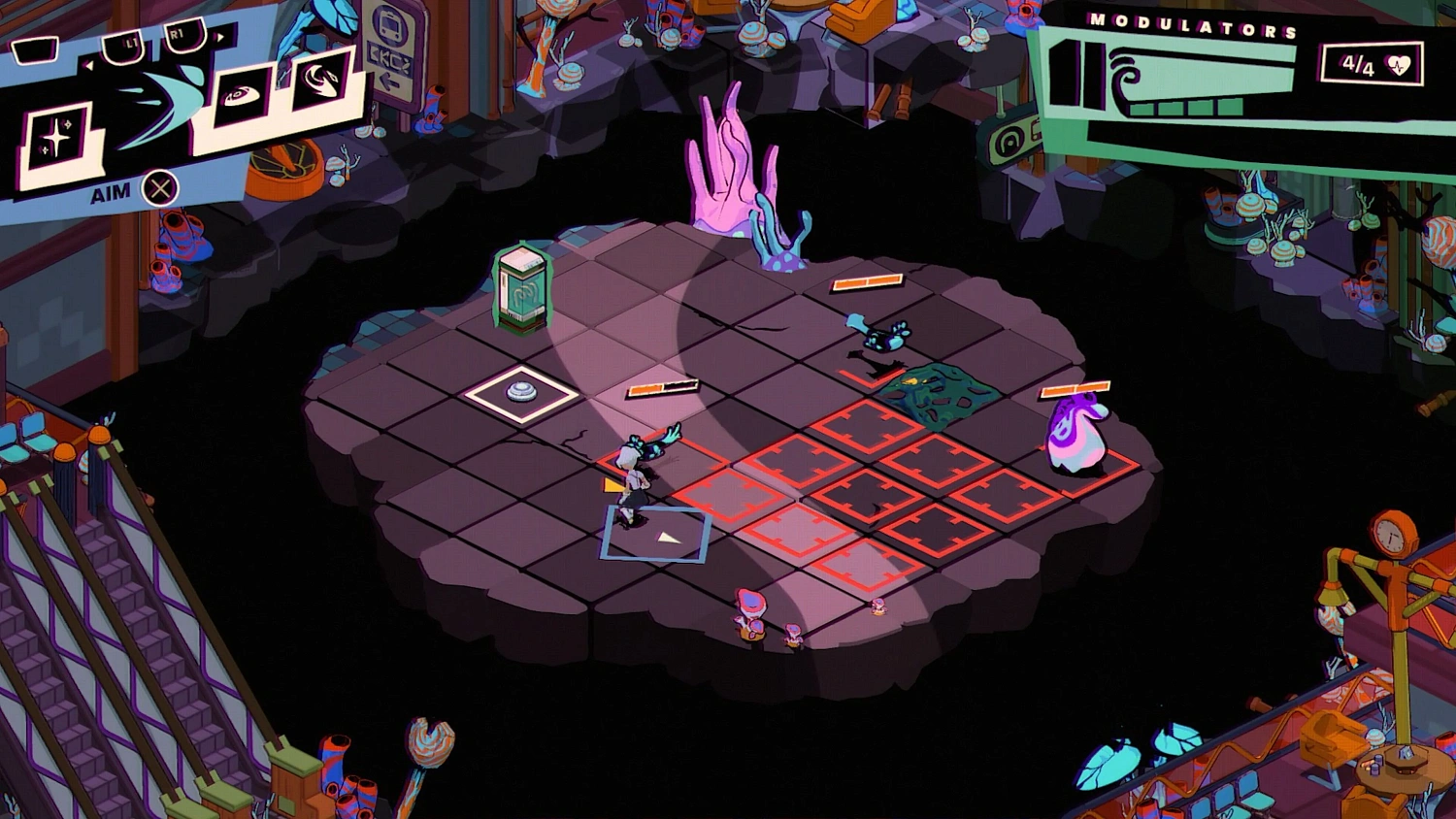Viewport: 1456px width, 819px height.
Task: Click the slug enemy's orange health bar
Action: (x=1074, y=387)
